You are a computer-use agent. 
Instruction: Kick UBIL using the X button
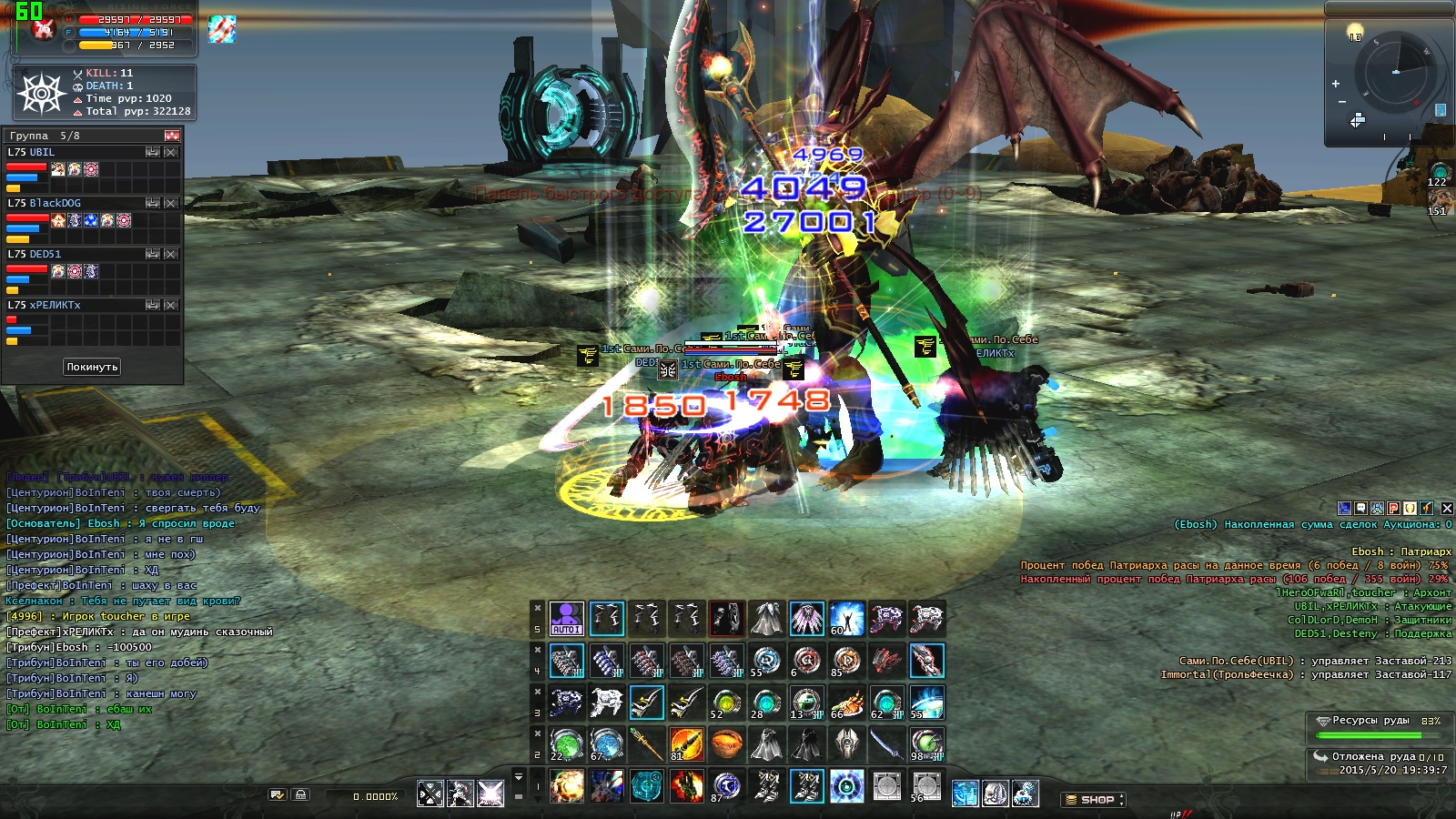[x=171, y=152]
